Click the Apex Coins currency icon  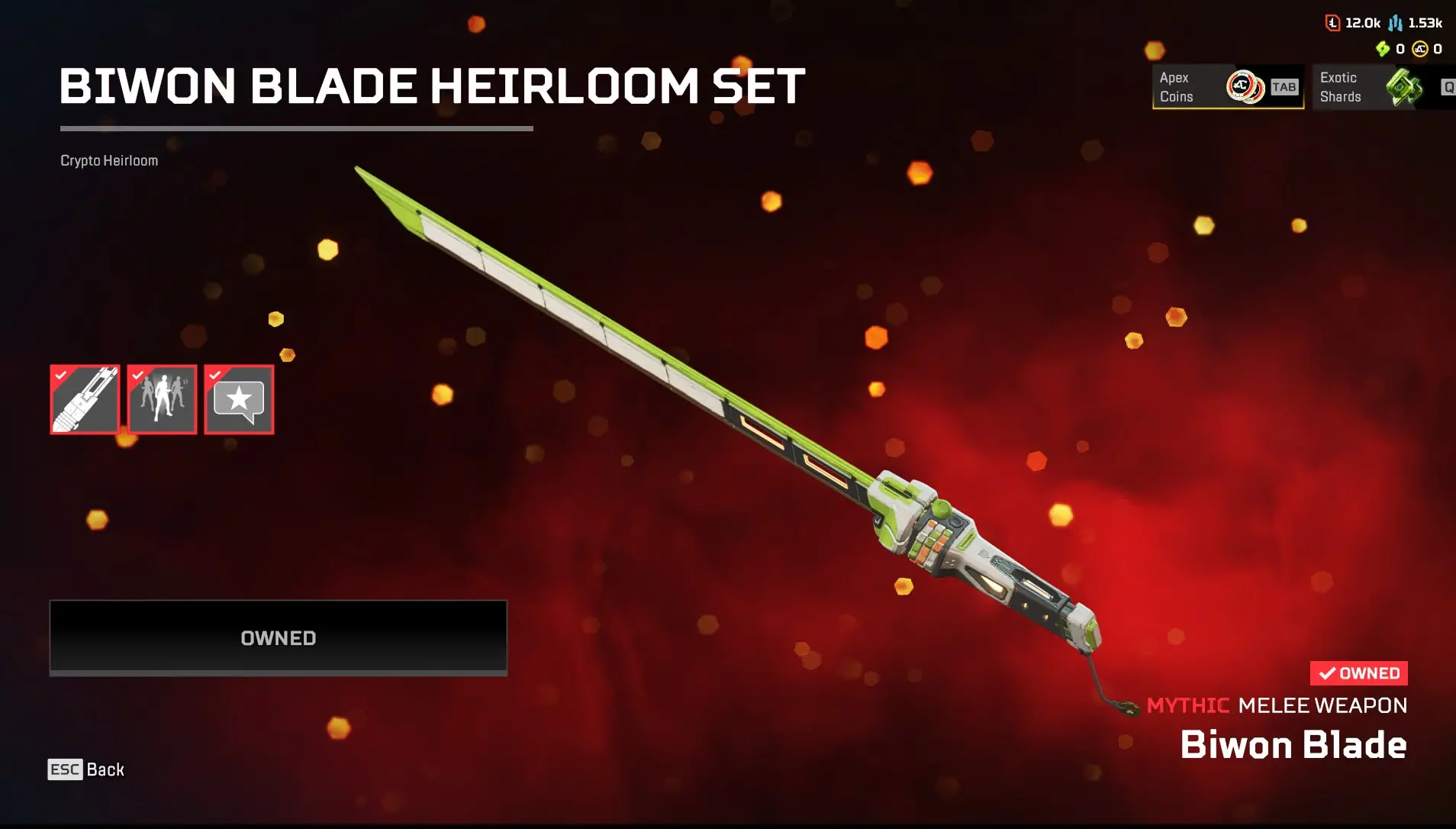1245,86
